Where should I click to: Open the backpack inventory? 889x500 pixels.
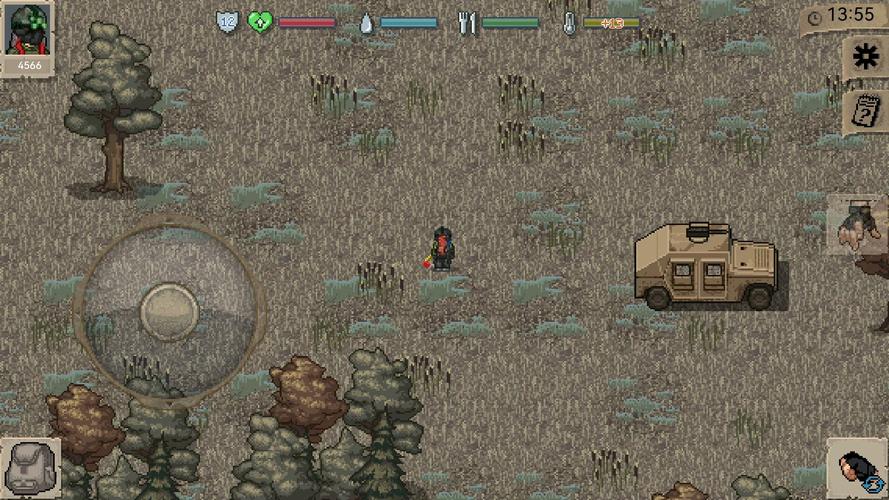[x=29, y=468]
